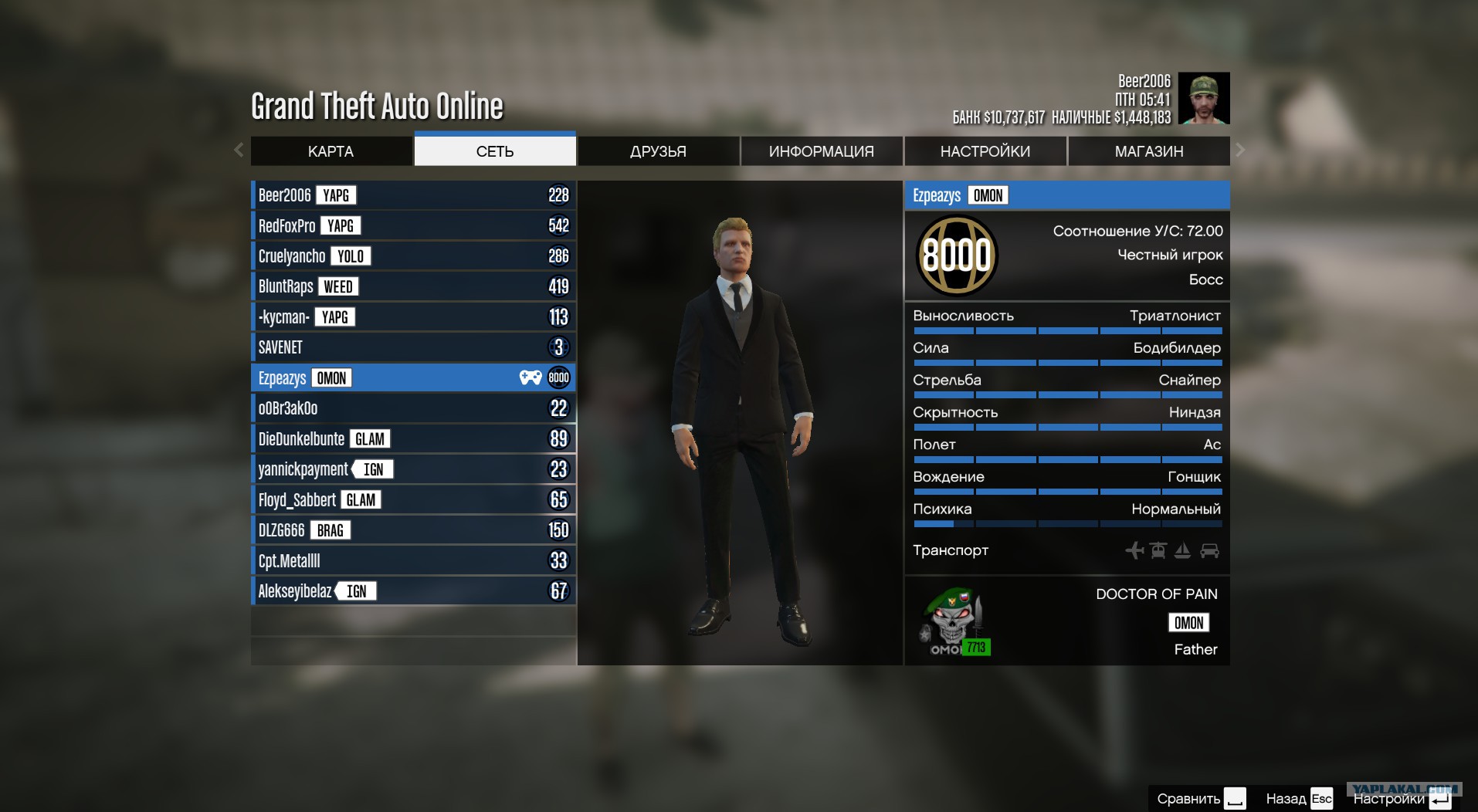Go to the МАГАЗИН tab
Image resolution: width=1478 pixels, height=812 pixels.
click(1148, 151)
